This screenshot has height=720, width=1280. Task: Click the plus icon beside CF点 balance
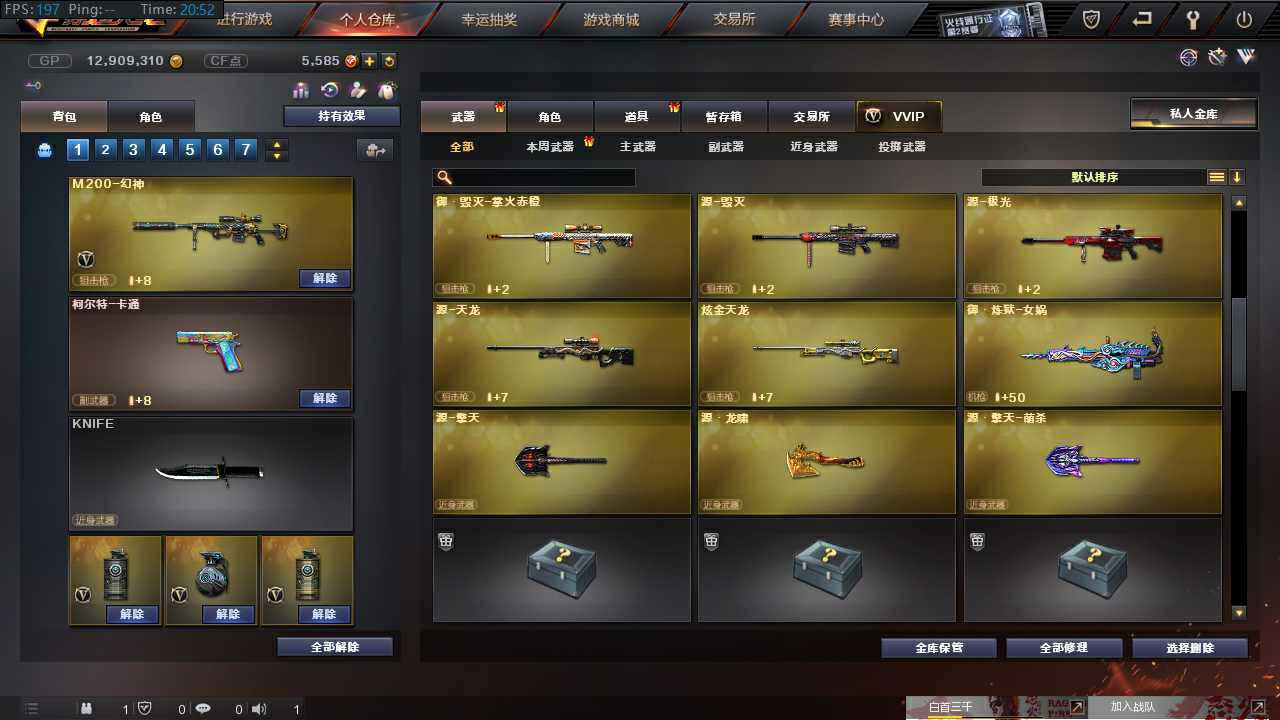pos(371,60)
